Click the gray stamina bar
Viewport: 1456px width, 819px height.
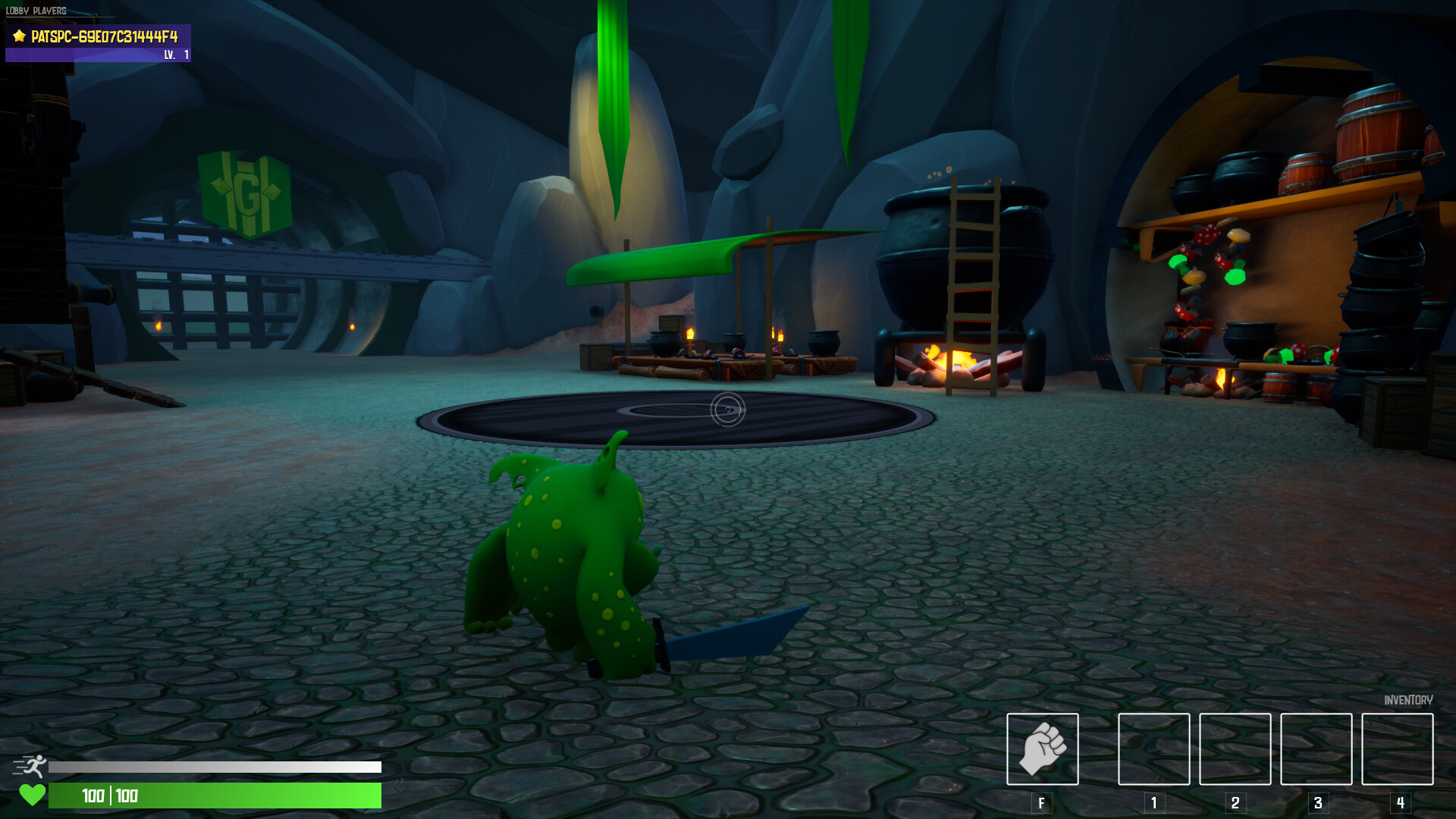[x=212, y=767]
